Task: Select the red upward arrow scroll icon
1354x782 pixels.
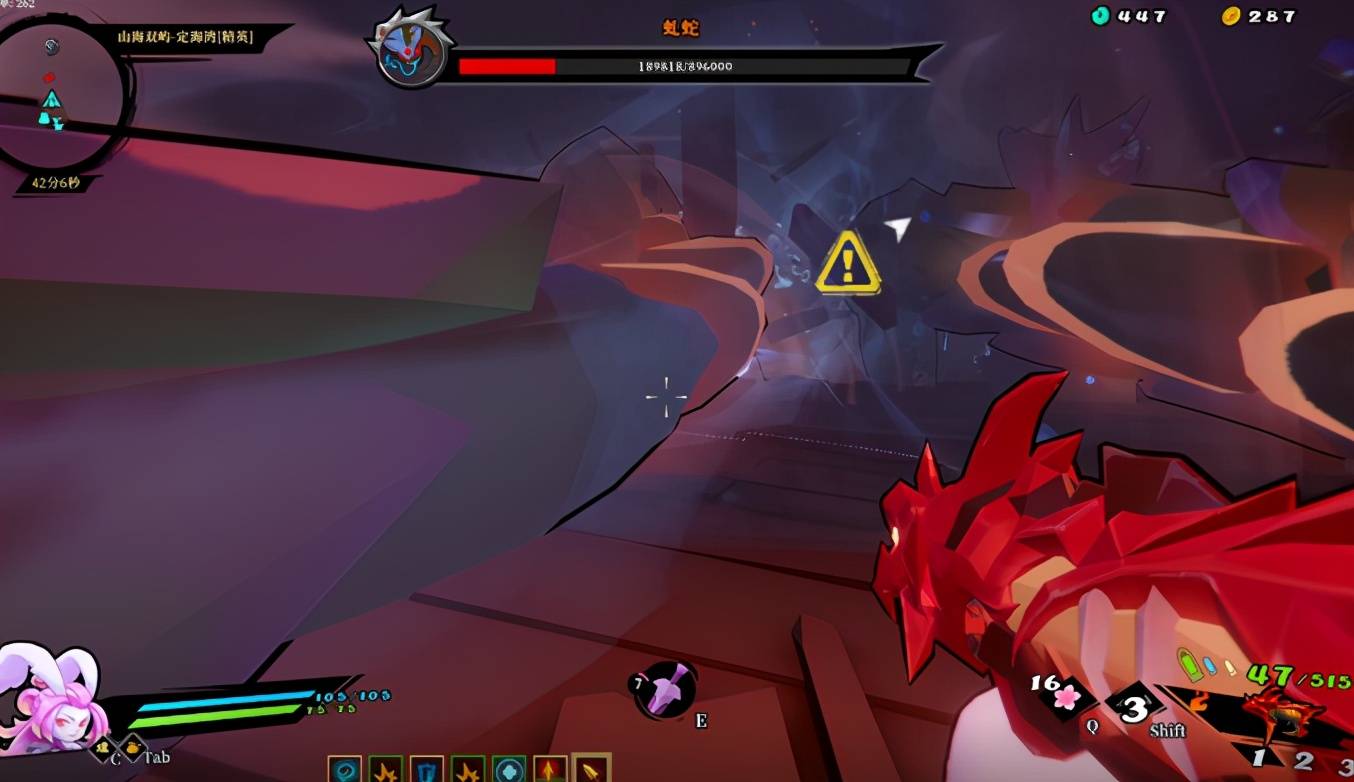Action: (550, 770)
